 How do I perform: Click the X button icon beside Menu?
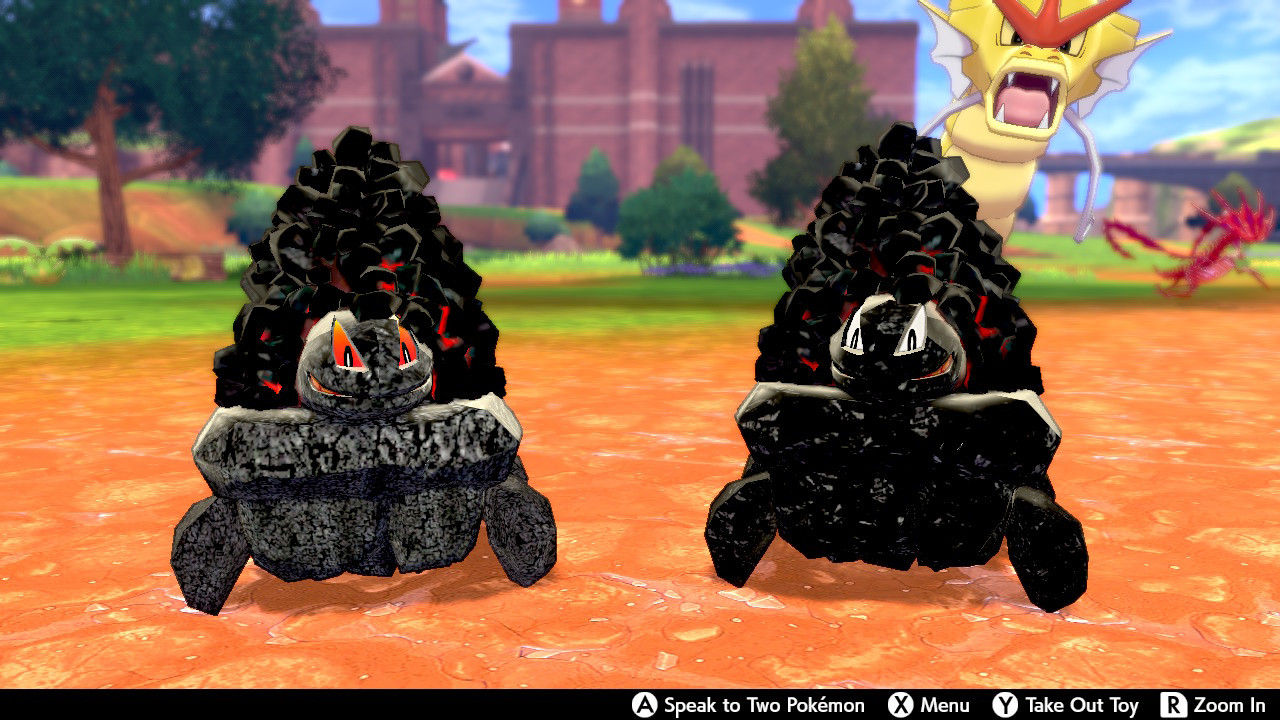point(901,703)
